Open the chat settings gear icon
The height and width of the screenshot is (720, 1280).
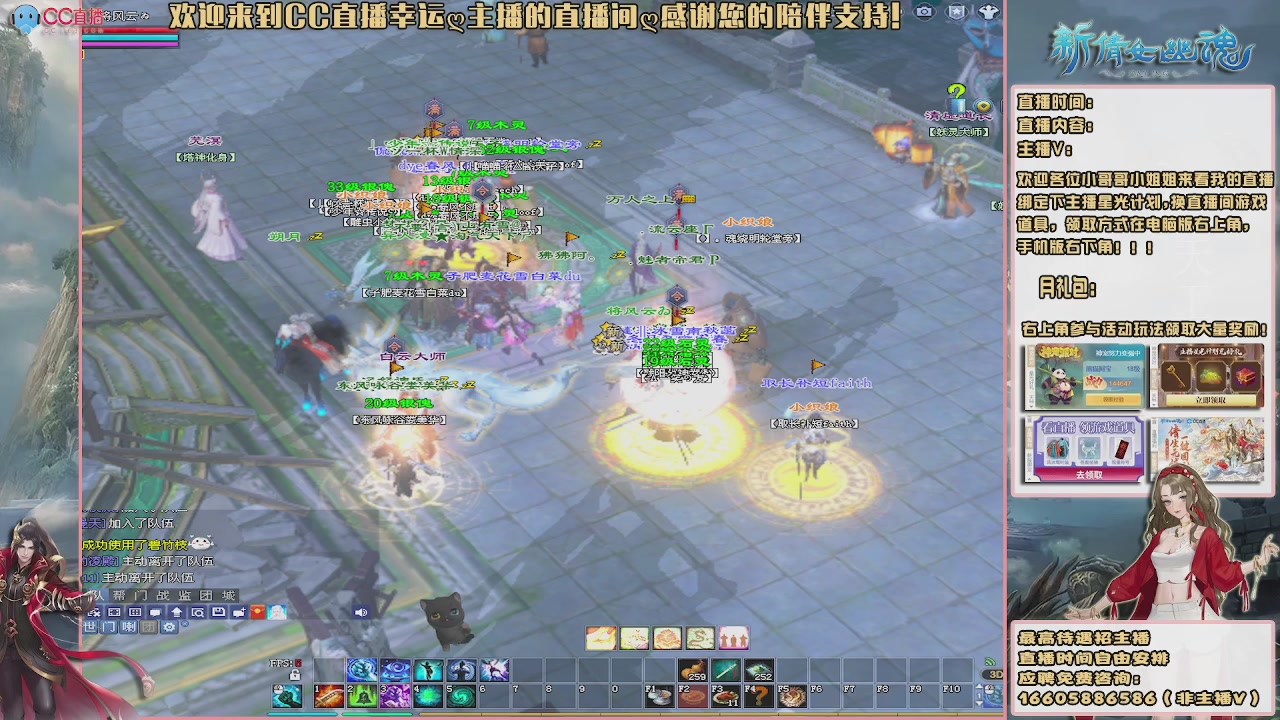coord(169,627)
